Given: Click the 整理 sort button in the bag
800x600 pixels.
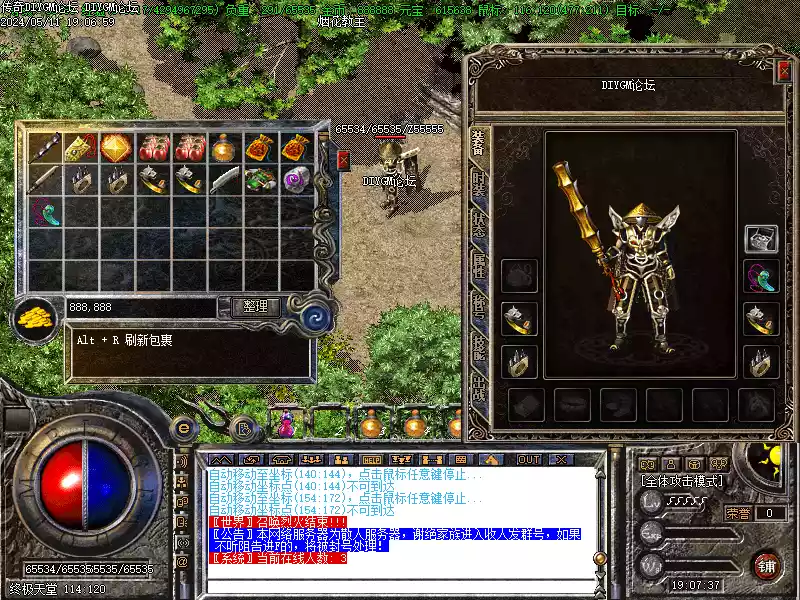Looking at the screenshot, I should [x=255, y=307].
